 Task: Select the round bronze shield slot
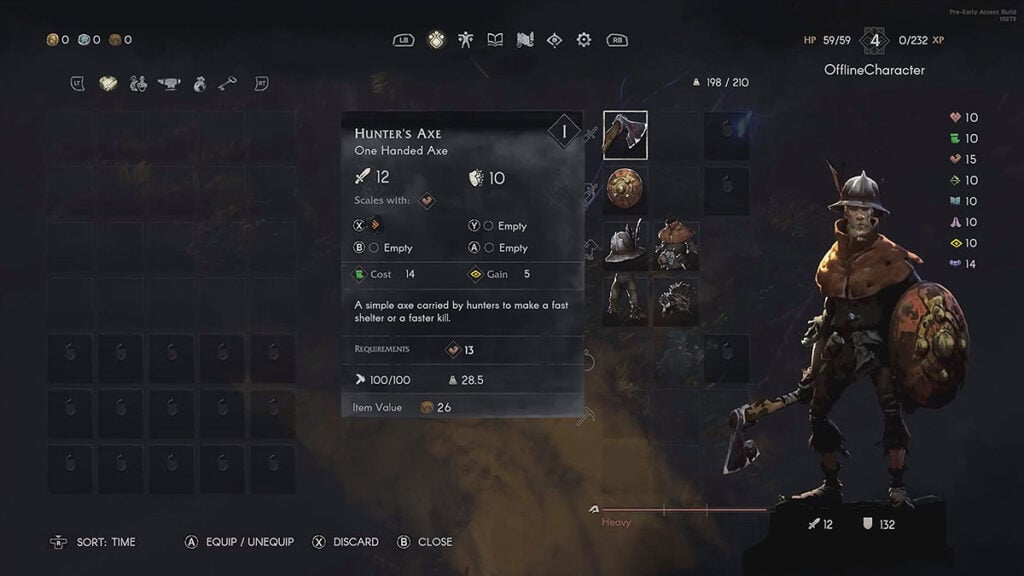click(x=625, y=188)
